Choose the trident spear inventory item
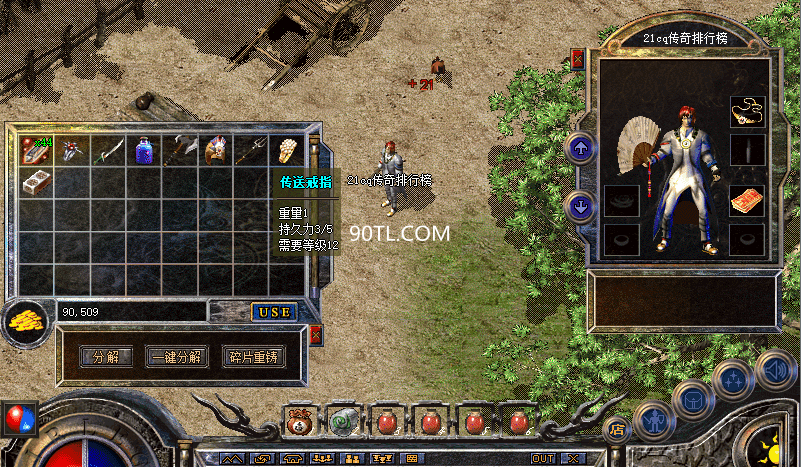The height and width of the screenshot is (467, 801). (253, 150)
